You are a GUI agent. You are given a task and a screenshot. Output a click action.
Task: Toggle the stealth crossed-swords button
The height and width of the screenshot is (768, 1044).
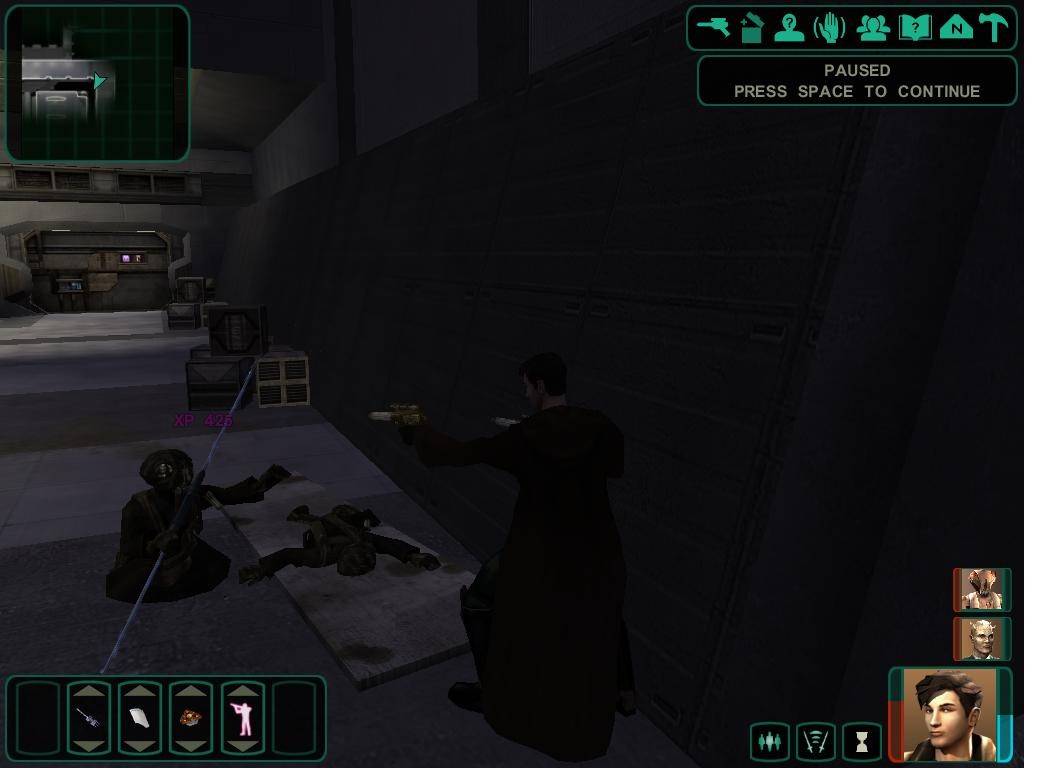(x=816, y=742)
